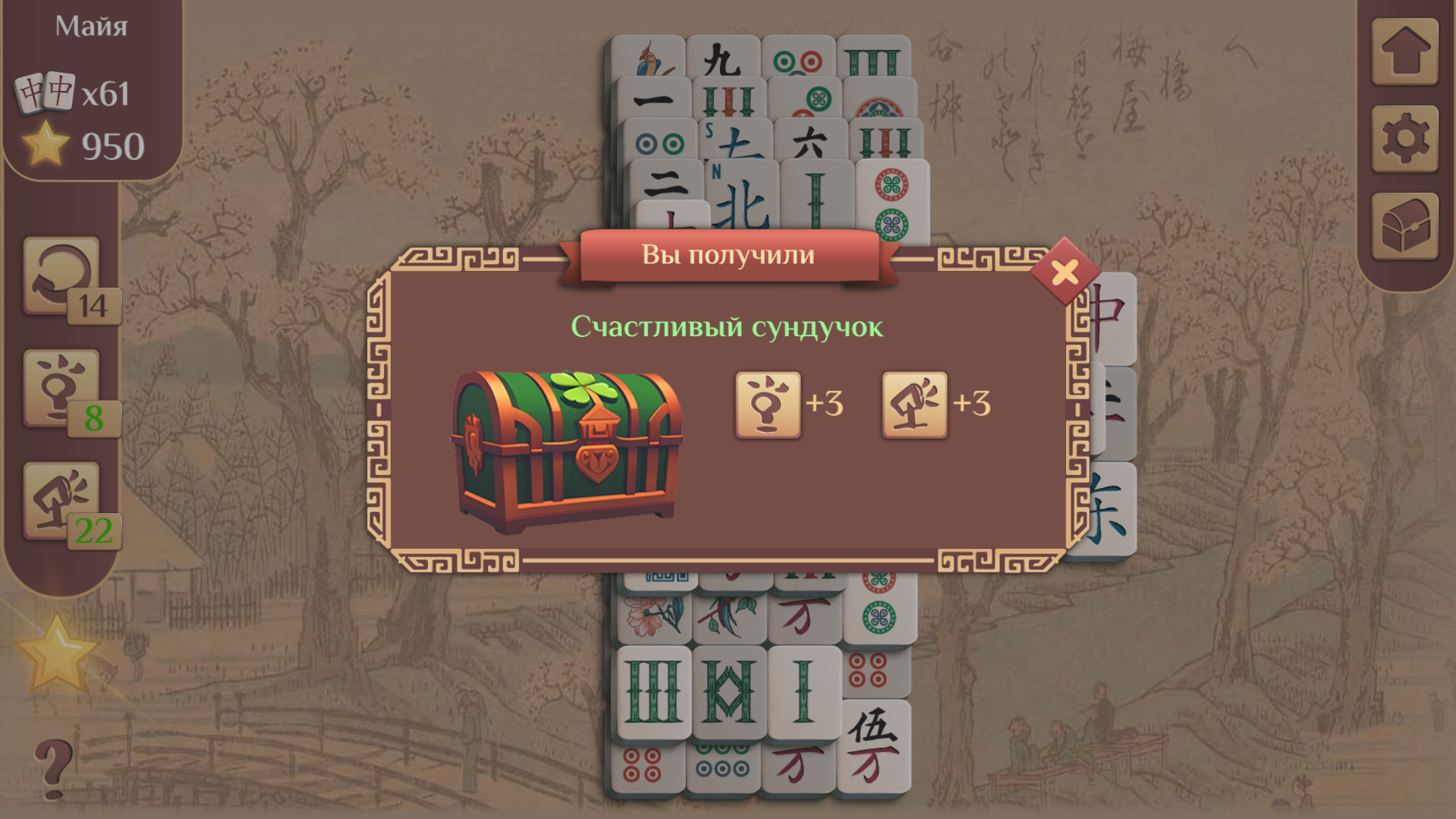Click the red Вы получили banner

(x=728, y=254)
